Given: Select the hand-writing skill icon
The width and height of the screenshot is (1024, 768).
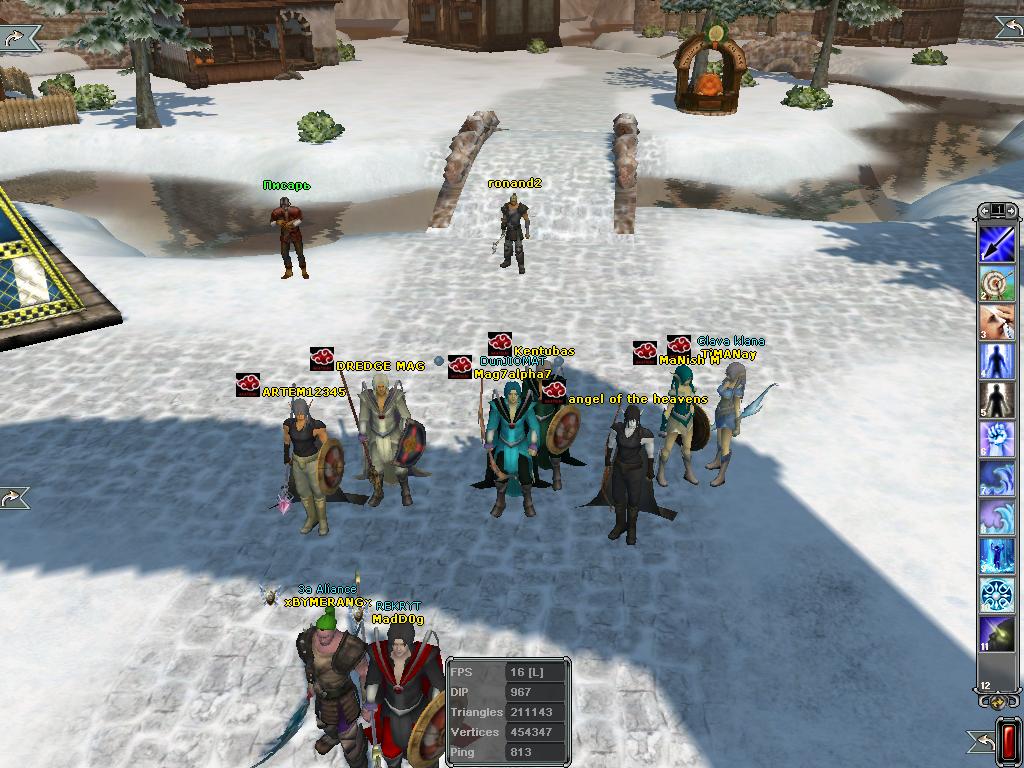Looking at the screenshot, I should [x=997, y=322].
